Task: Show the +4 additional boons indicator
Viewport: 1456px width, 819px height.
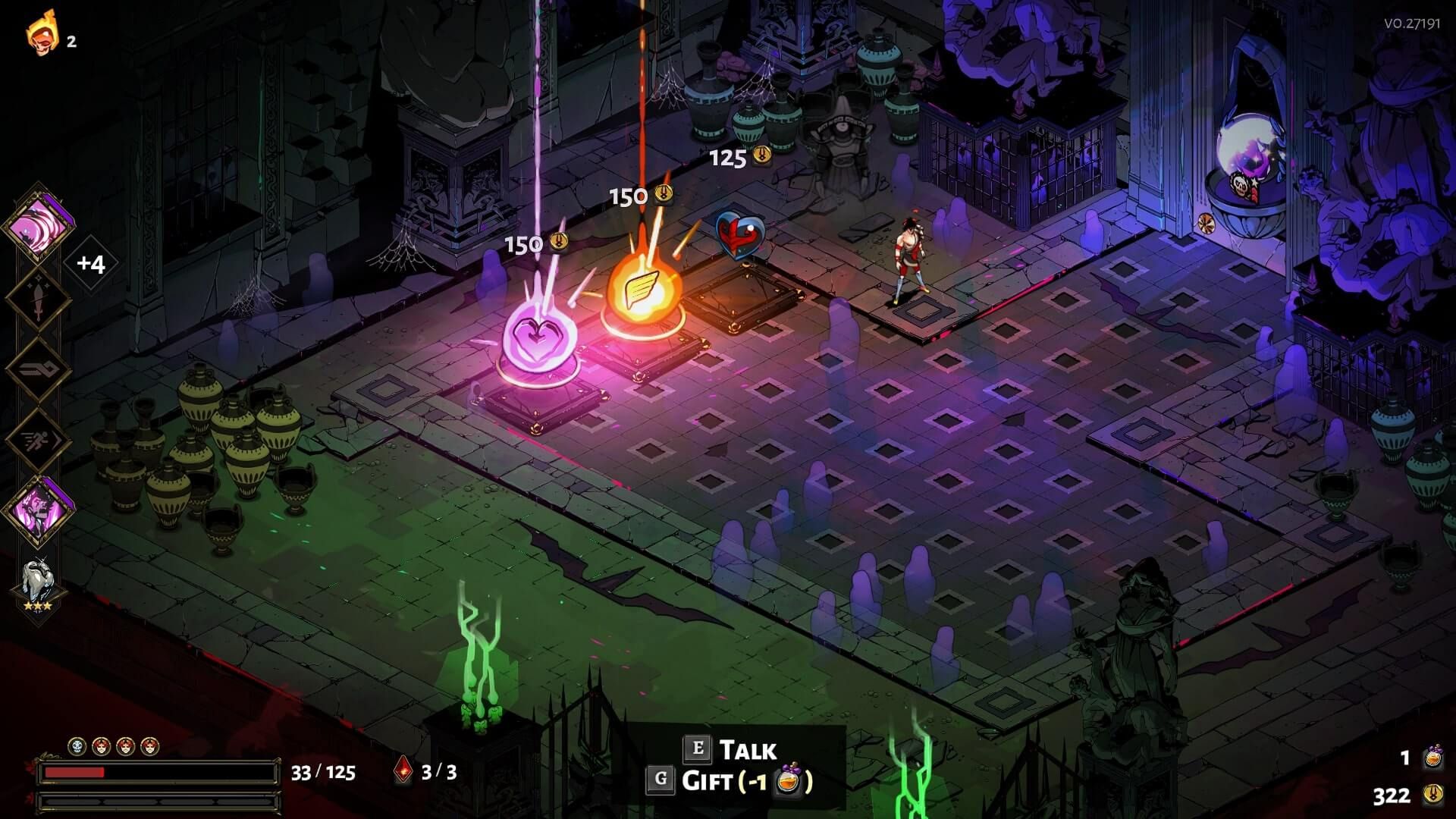Action: pos(90,264)
